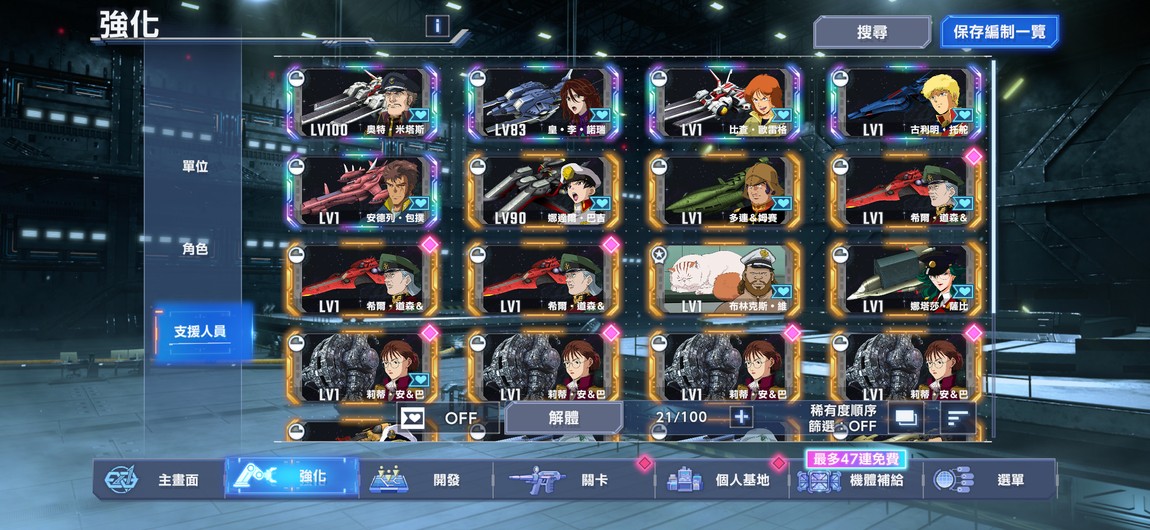Choose the 多通&姆賽 green ship card
This screenshot has height=530, width=1150.
click(724, 192)
